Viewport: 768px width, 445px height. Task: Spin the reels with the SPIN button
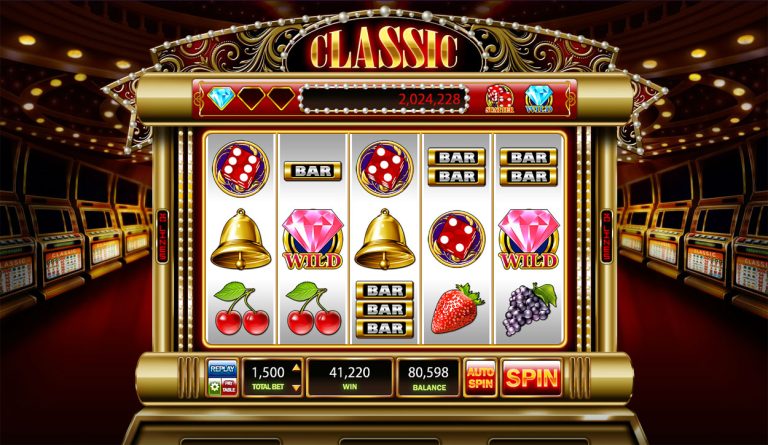[531, 378]
